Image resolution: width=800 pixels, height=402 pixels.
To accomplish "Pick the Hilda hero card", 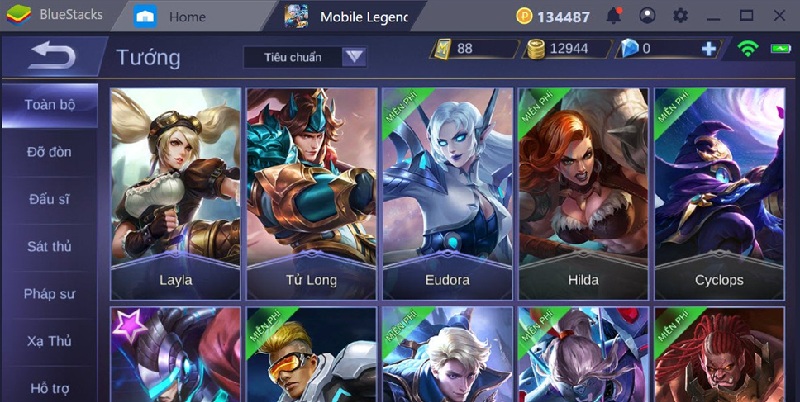I will [x=583, y=193].
